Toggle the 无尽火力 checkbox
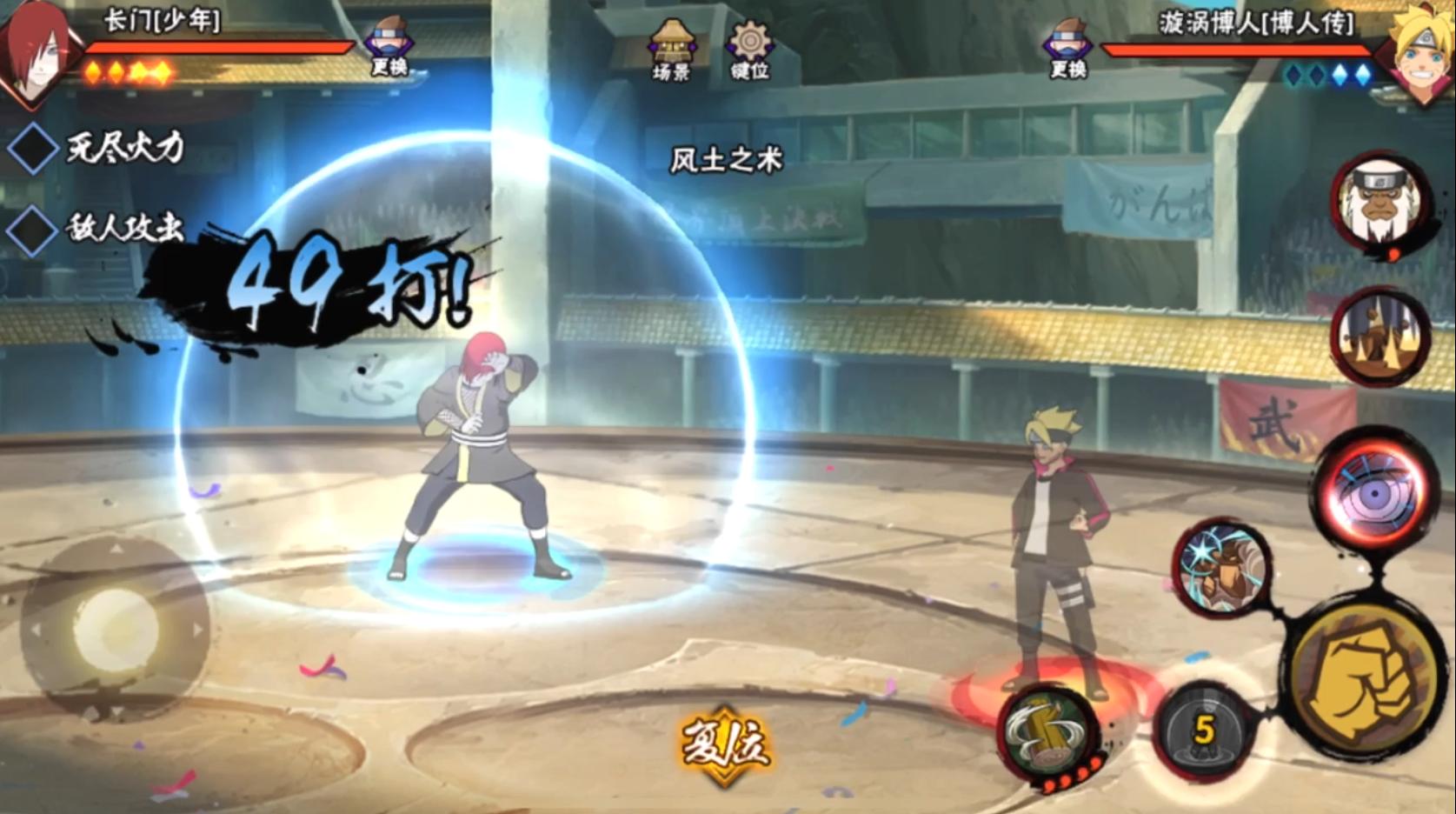This screenshot has width=1456, height=814. [x=33, y=149]
